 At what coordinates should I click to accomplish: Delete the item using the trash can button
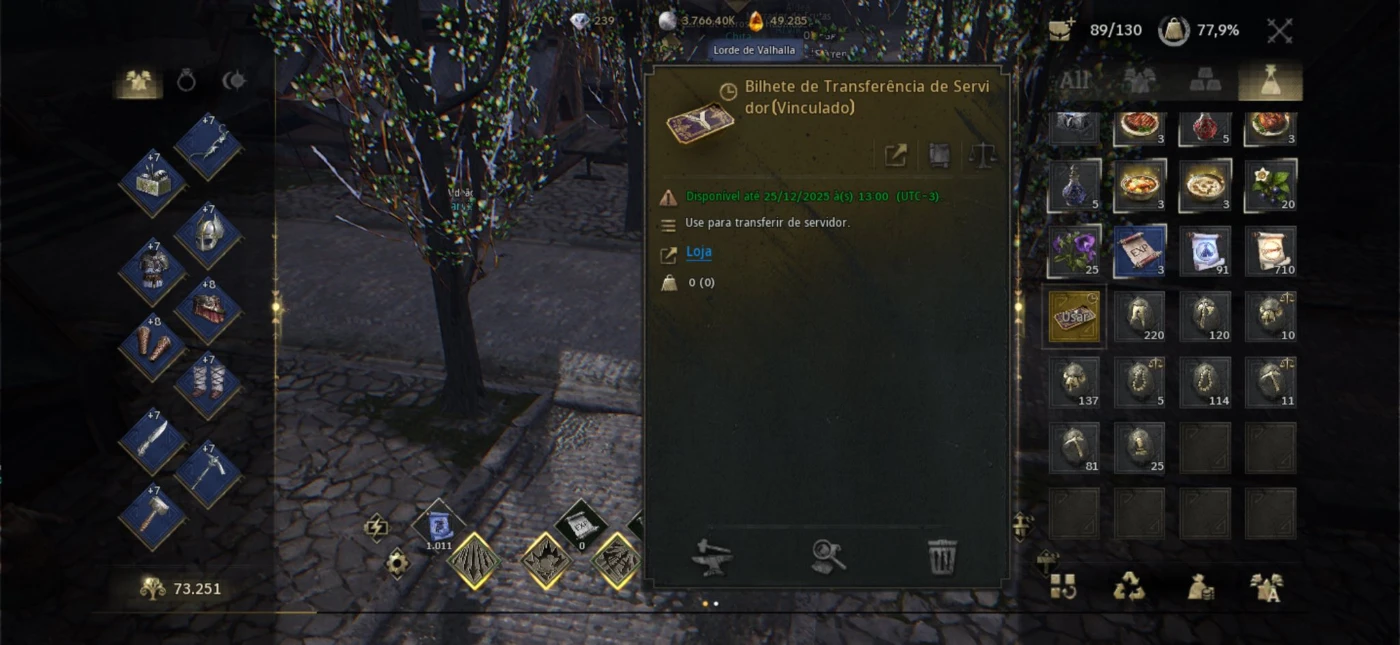(x=942, y=557)
